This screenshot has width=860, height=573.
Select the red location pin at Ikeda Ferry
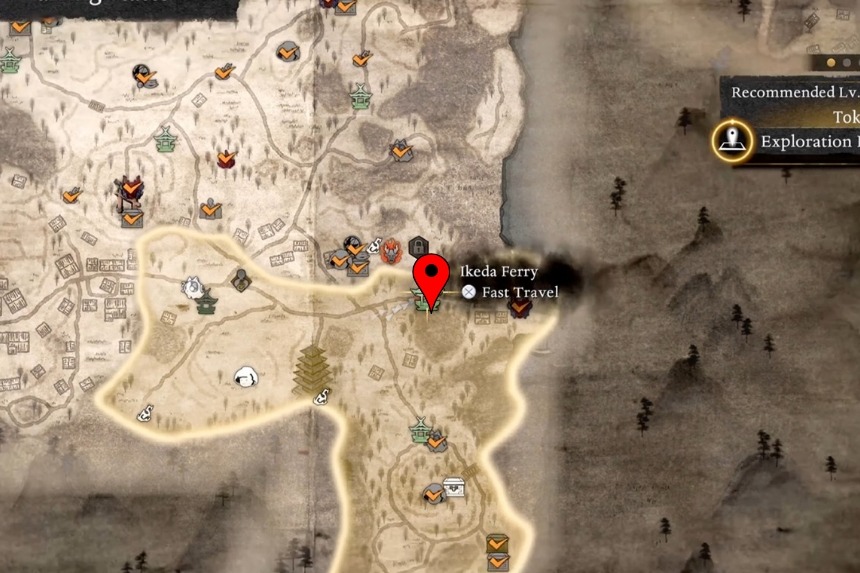click(432, 275)
